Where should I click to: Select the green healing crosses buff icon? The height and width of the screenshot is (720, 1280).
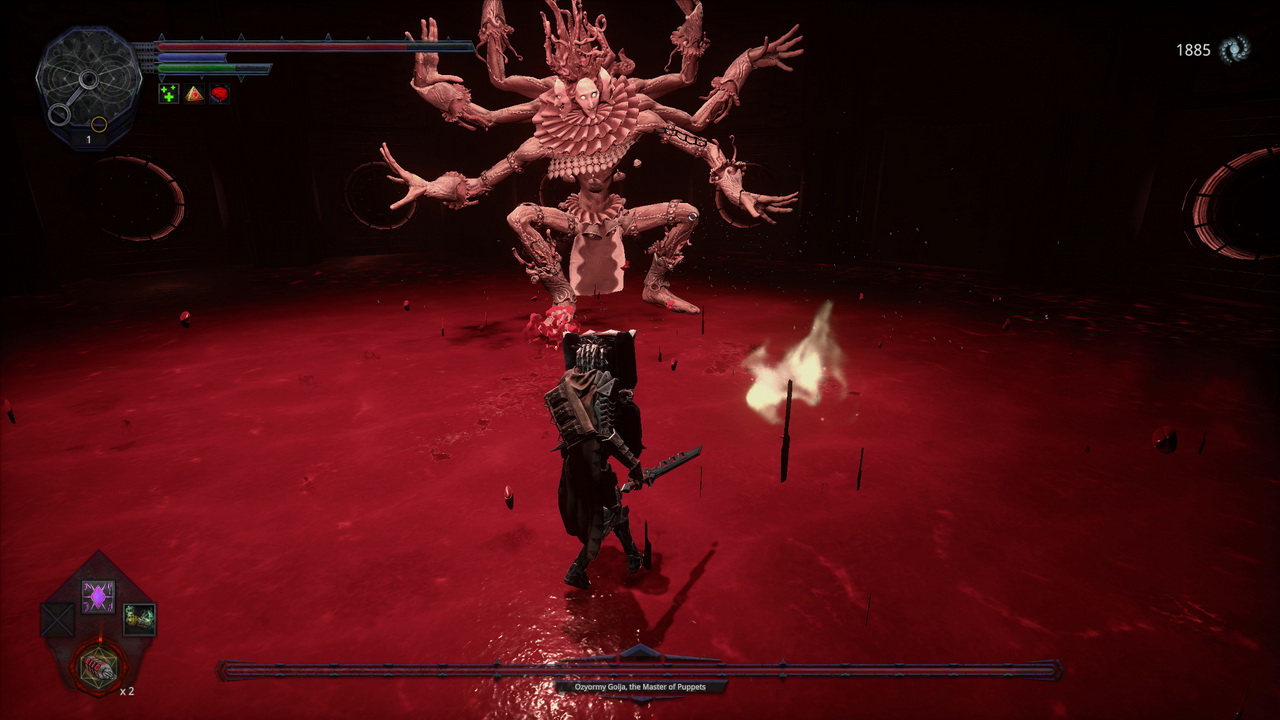pyautogui.click(x=169, y=94)
